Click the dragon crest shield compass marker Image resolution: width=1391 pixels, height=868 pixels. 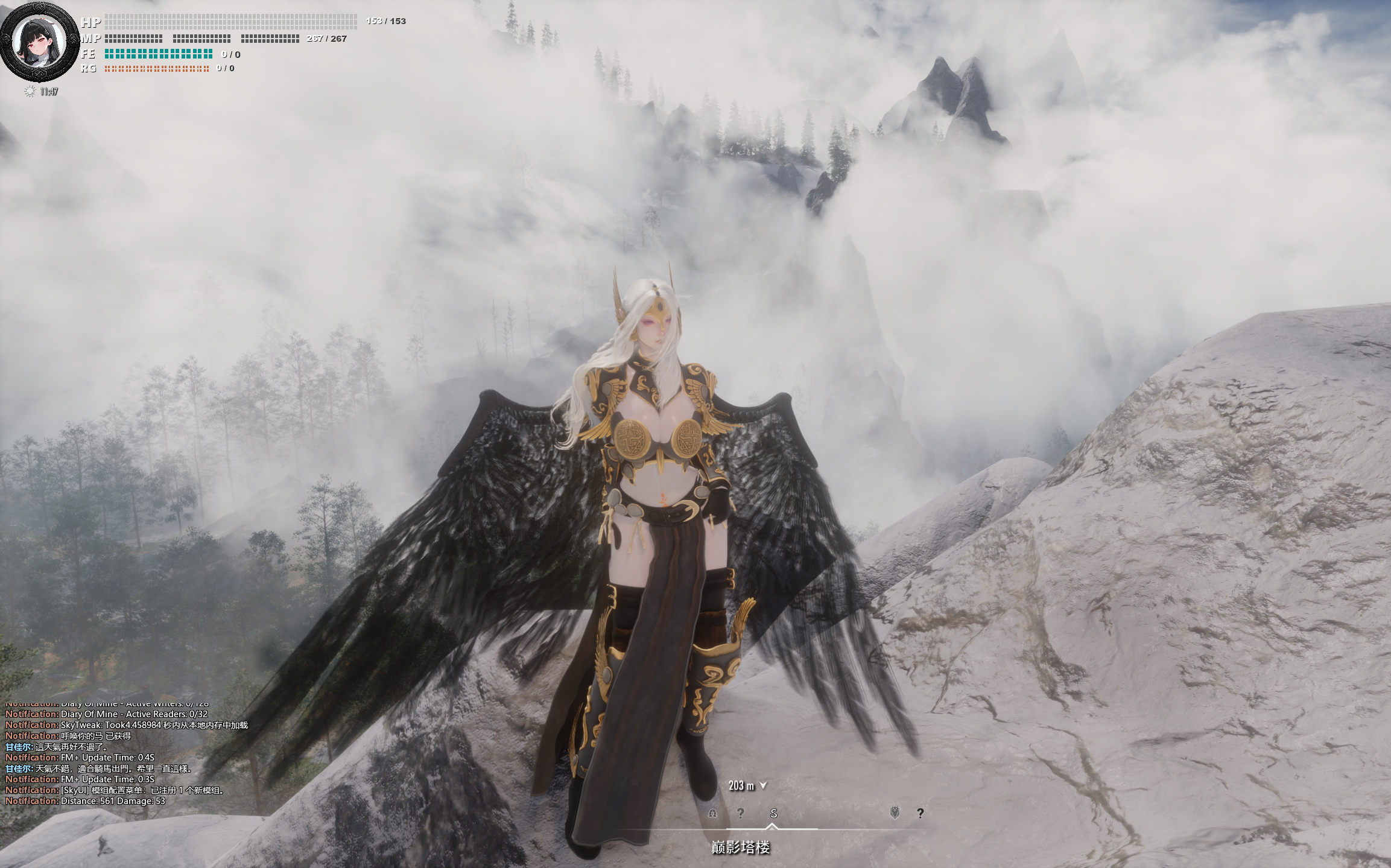(895, 813)
